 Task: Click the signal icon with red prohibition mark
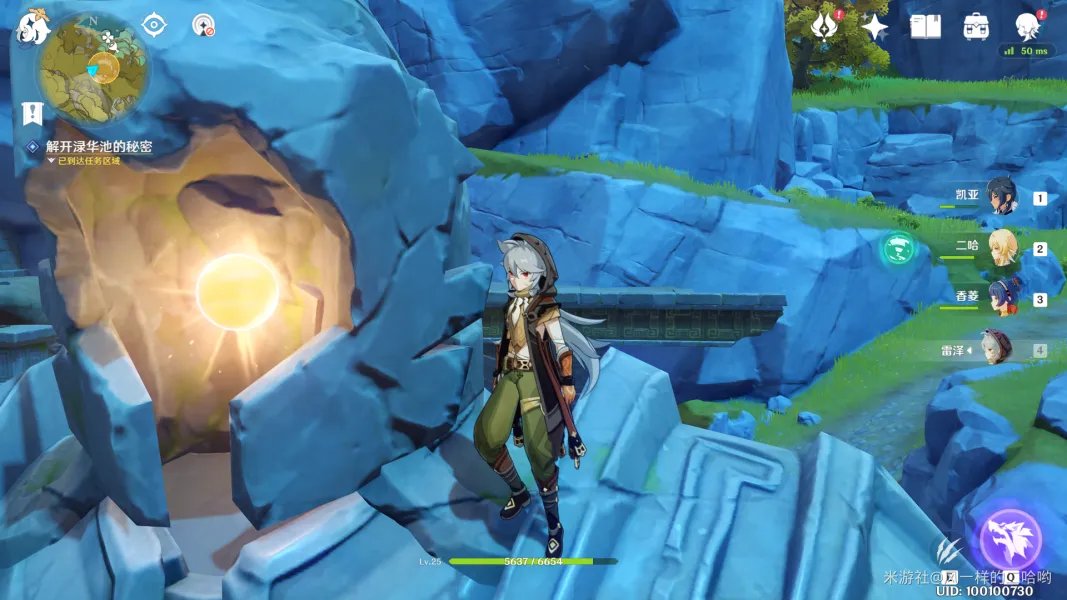204,25
